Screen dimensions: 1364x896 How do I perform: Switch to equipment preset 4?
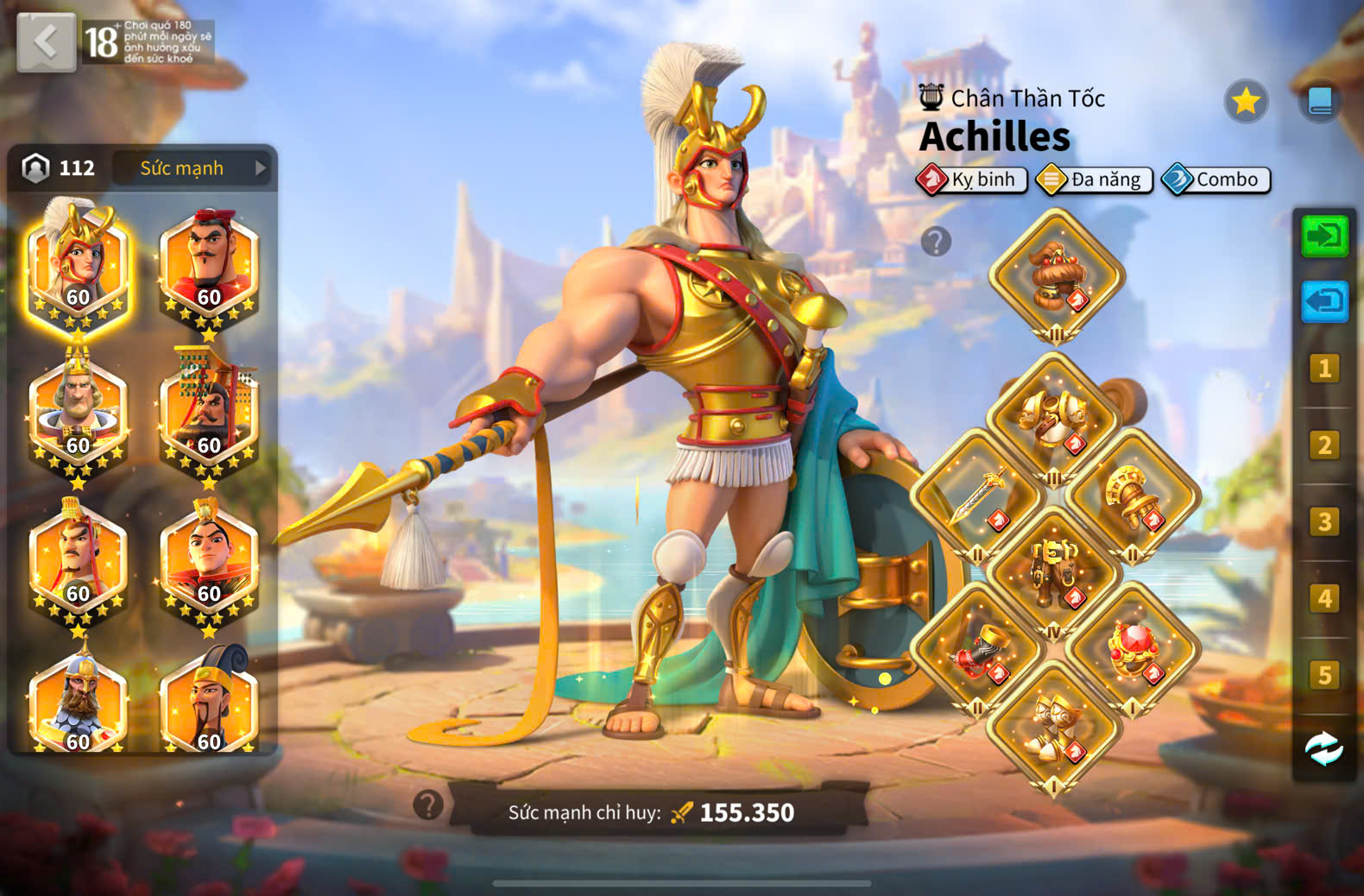(x=1324, y=598)
